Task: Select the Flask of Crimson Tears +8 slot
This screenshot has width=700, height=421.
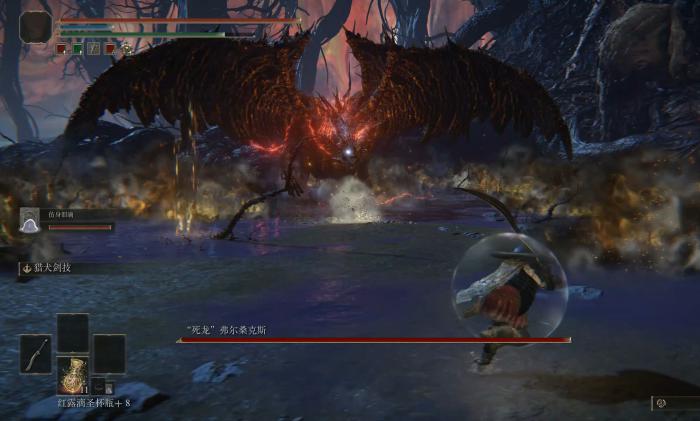Action: tap(72, 374)
